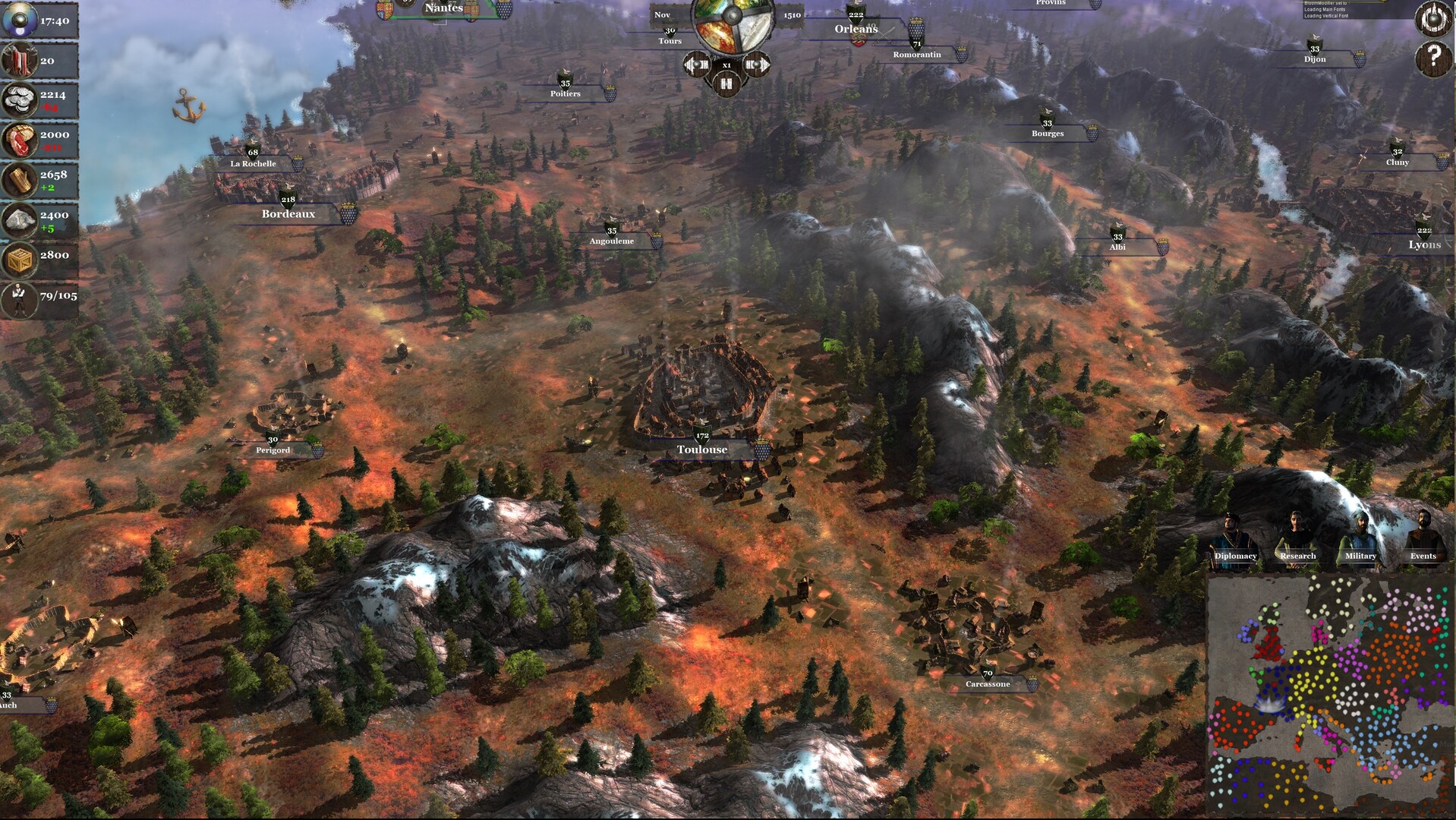Click the clock icon showing 17:40

(x=20, y=19)
